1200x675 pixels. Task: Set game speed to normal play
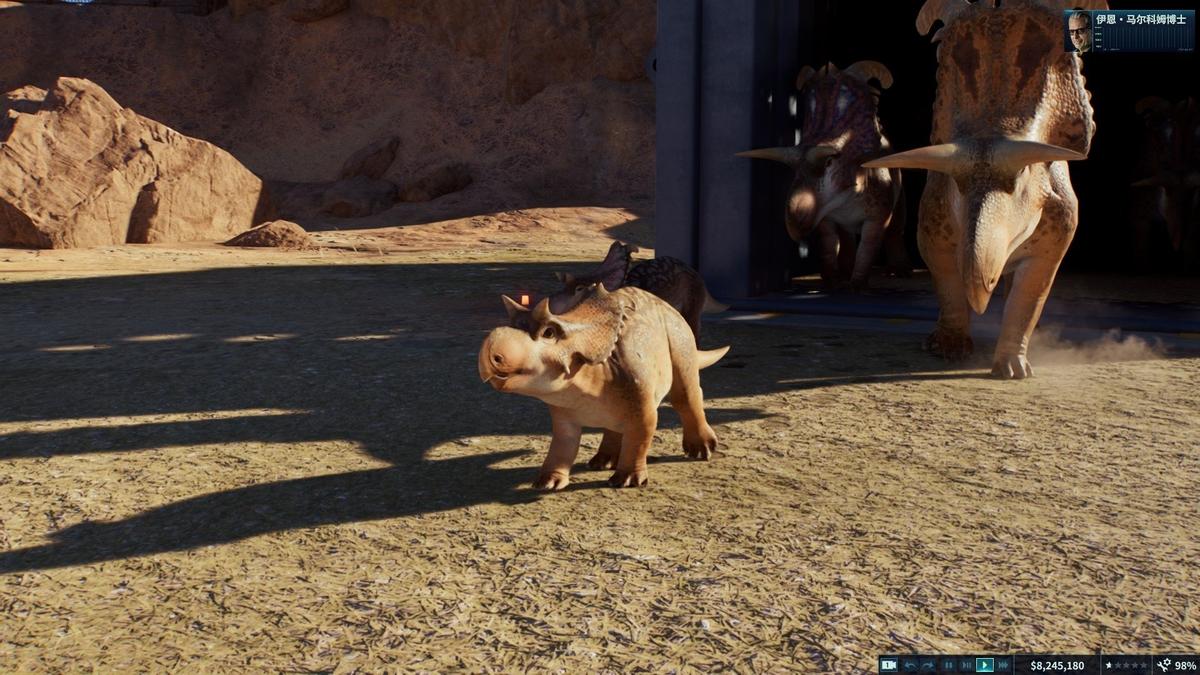tap(985, 665)
